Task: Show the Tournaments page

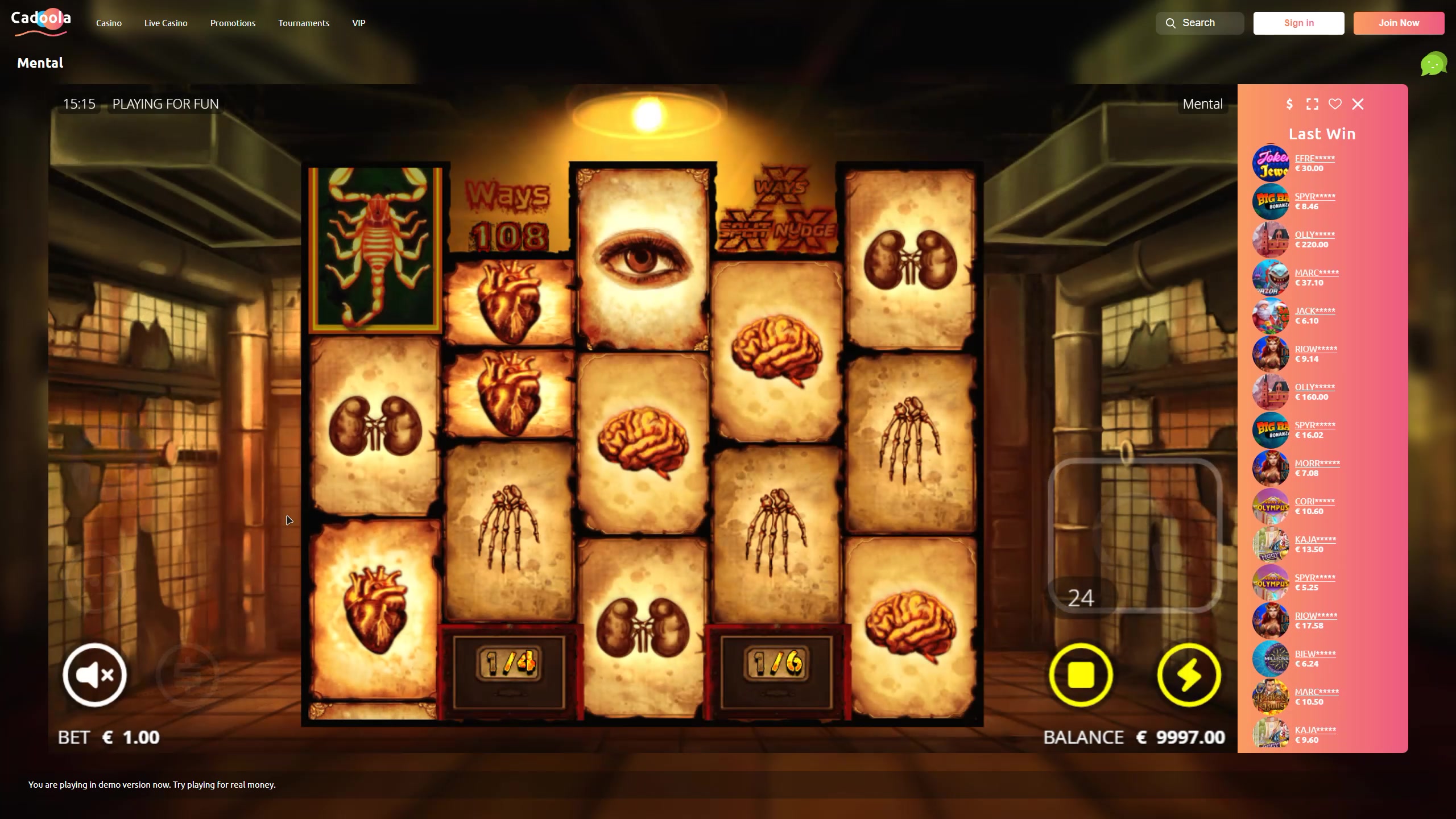Action: (x=304, y=23)
